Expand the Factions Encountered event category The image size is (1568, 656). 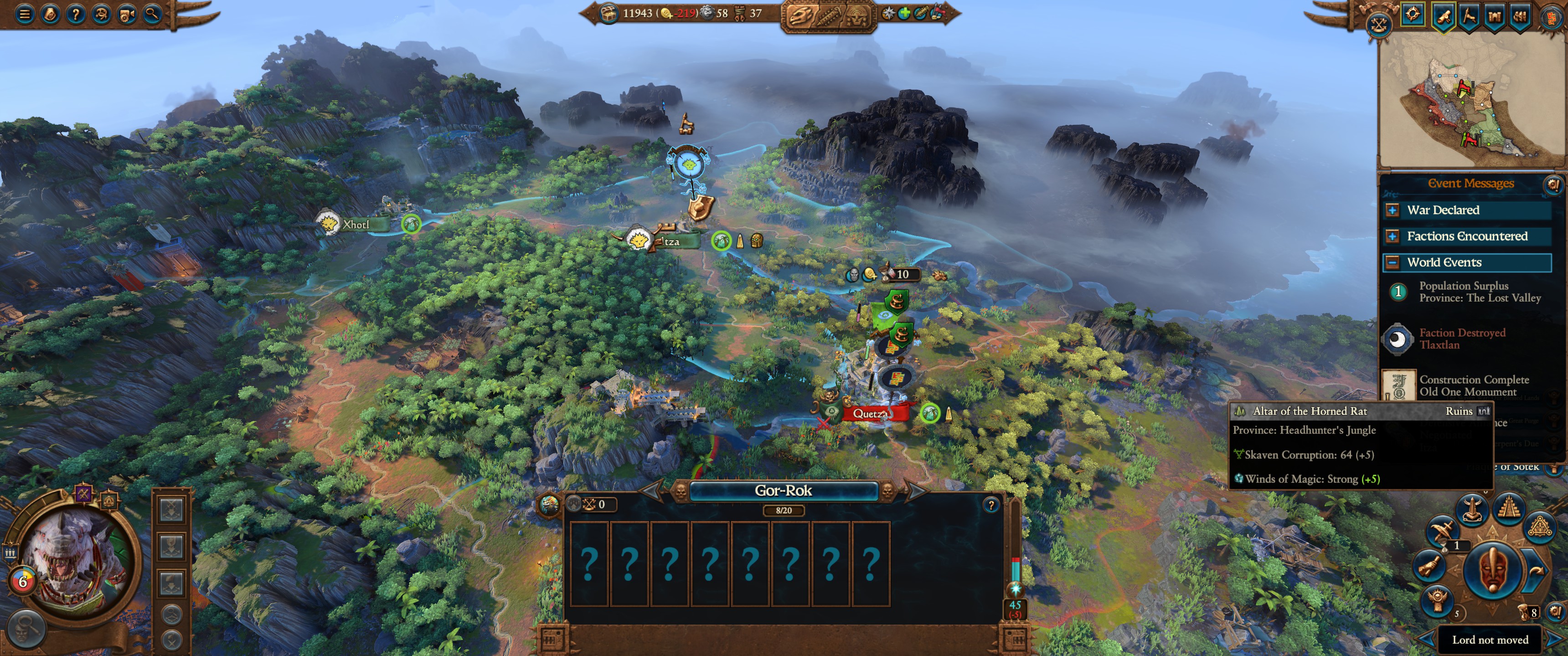pos(1392,237)
